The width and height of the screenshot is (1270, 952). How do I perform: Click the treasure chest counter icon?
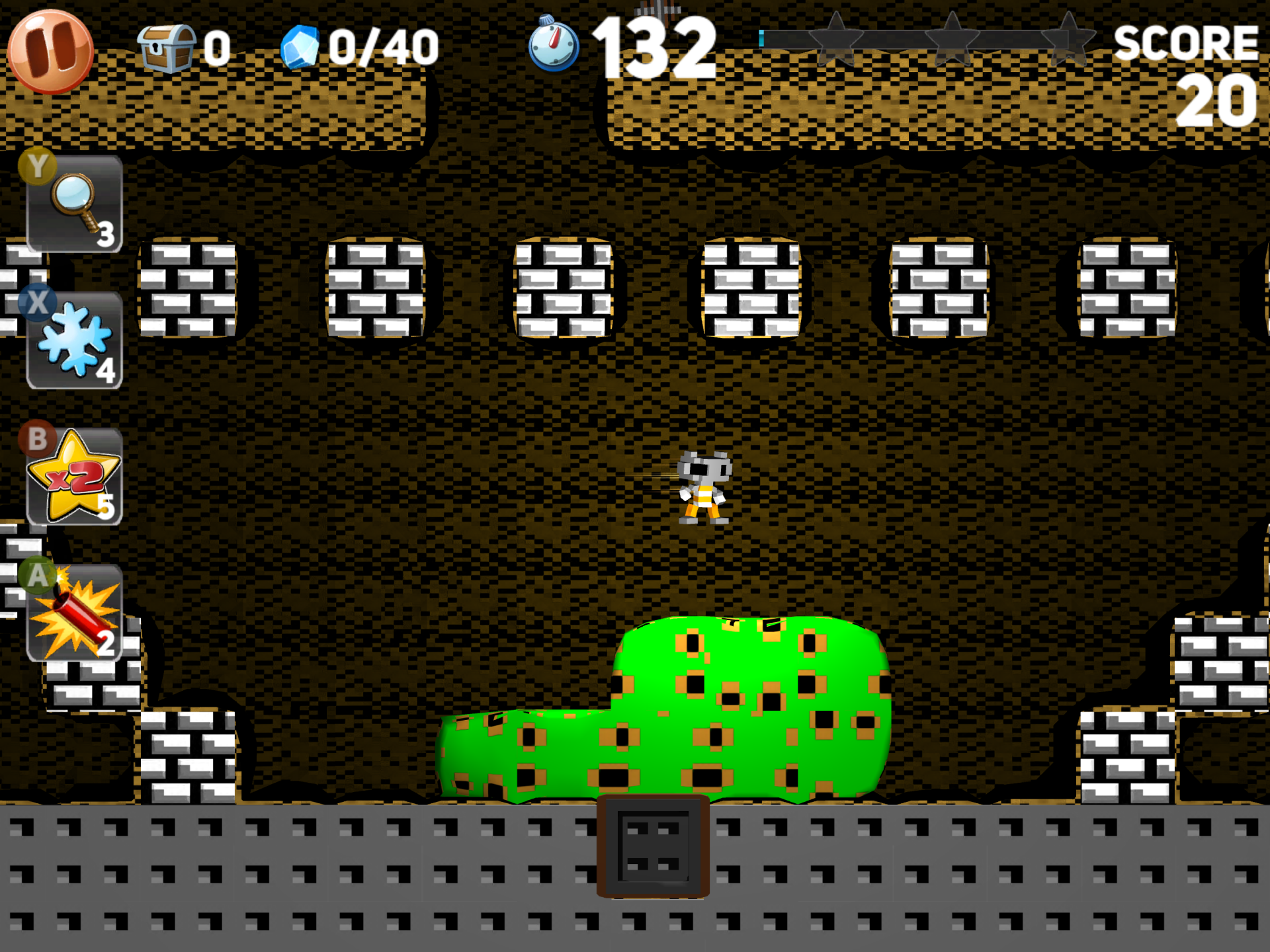(x=165, y=46)
